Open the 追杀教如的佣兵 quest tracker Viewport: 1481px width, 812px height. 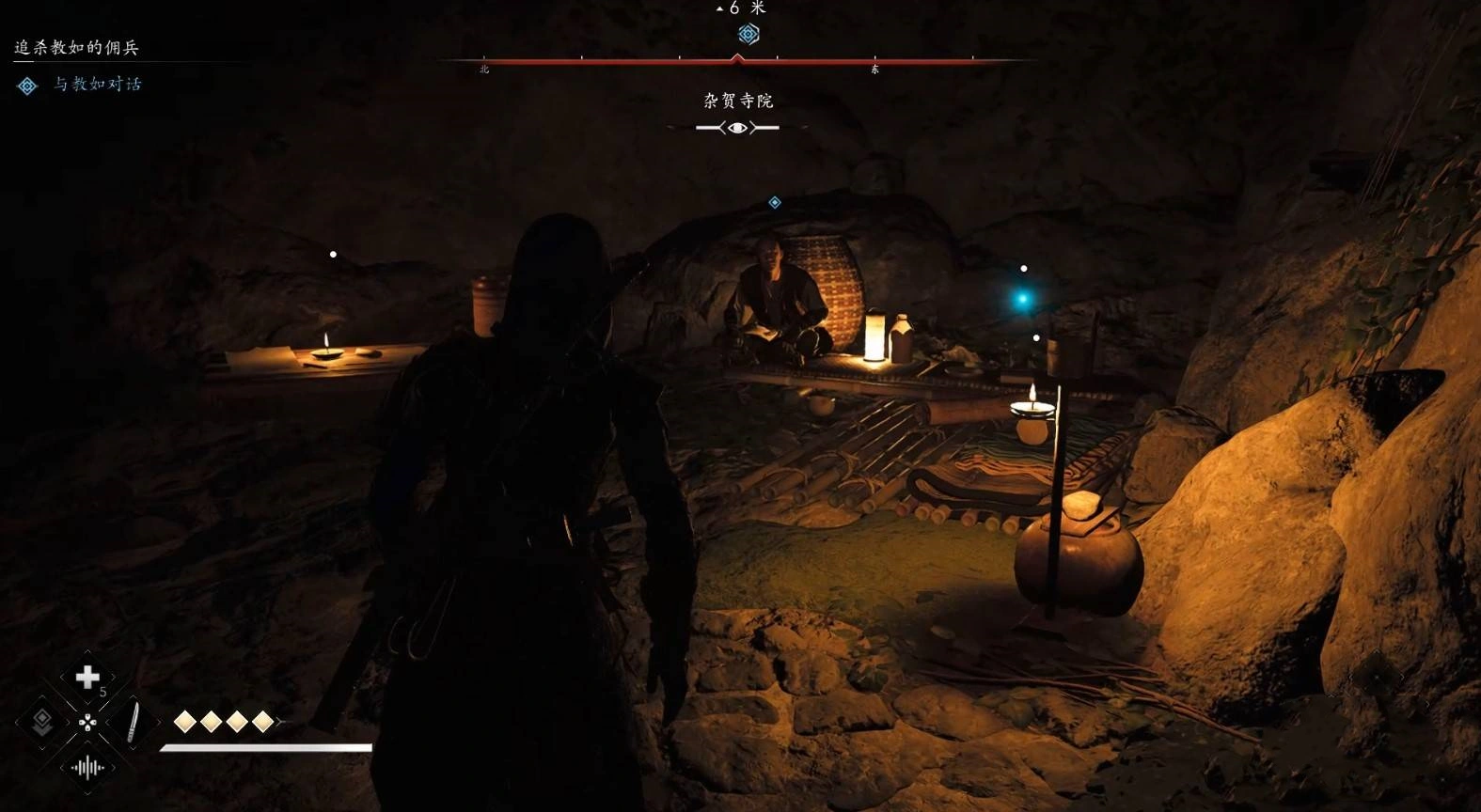76,47
